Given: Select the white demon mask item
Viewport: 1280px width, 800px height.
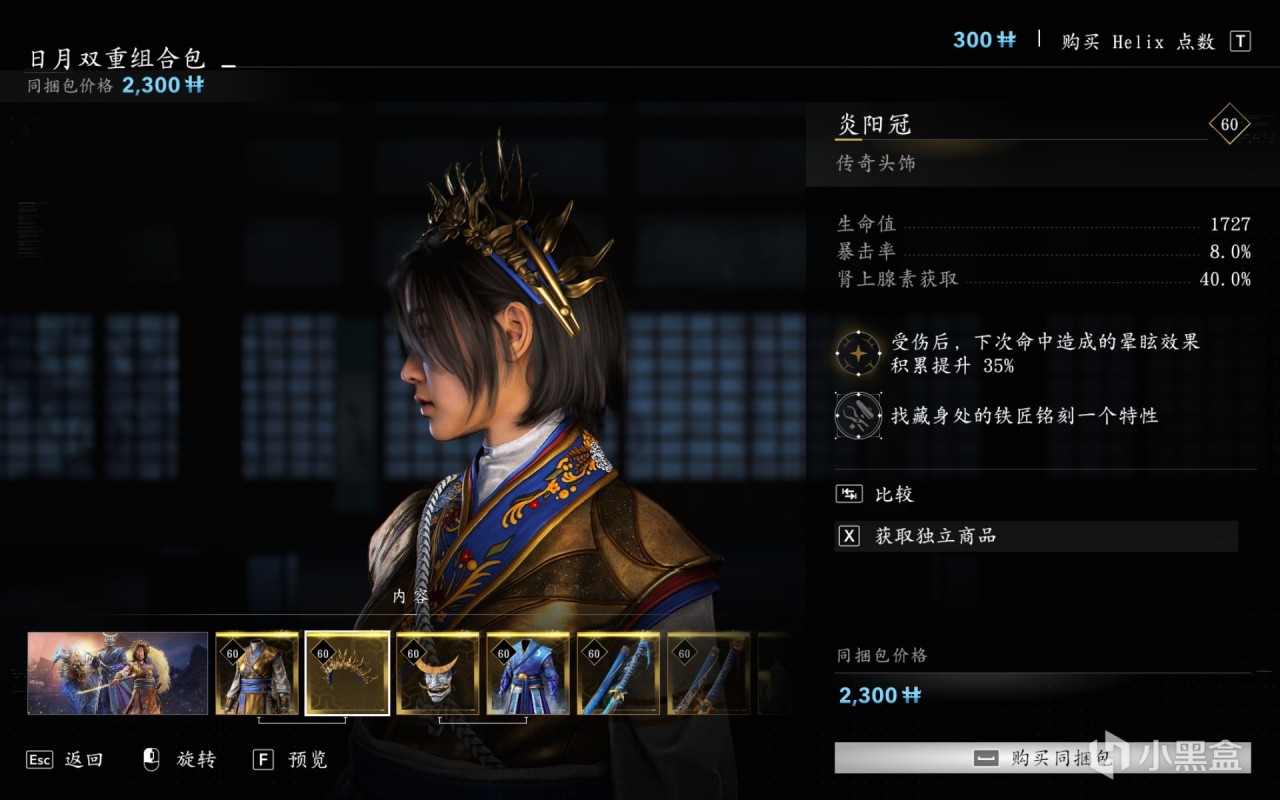Looking at the screenshot, I should tap(437, 673).
